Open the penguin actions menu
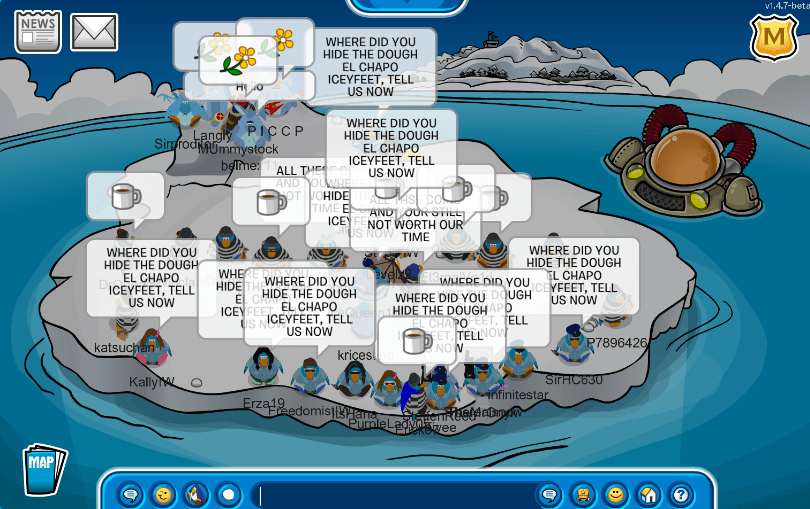This screenshot has width=810, height=509. tap(195, 494)
